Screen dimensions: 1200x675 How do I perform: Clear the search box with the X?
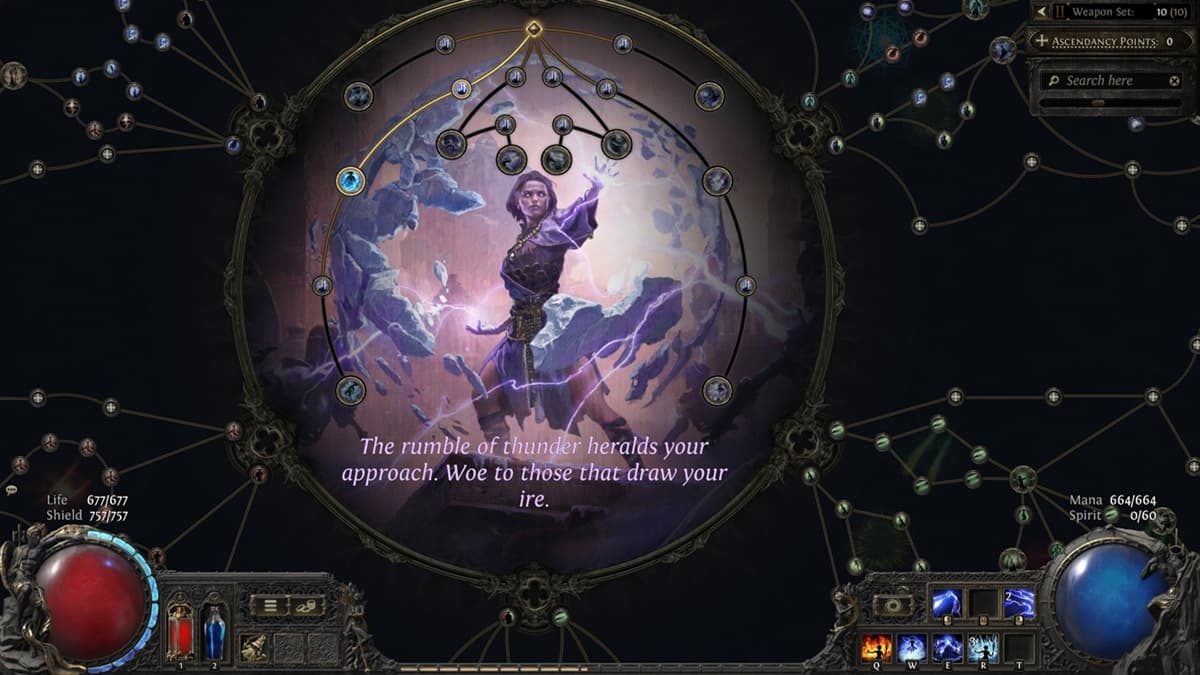1175,80
